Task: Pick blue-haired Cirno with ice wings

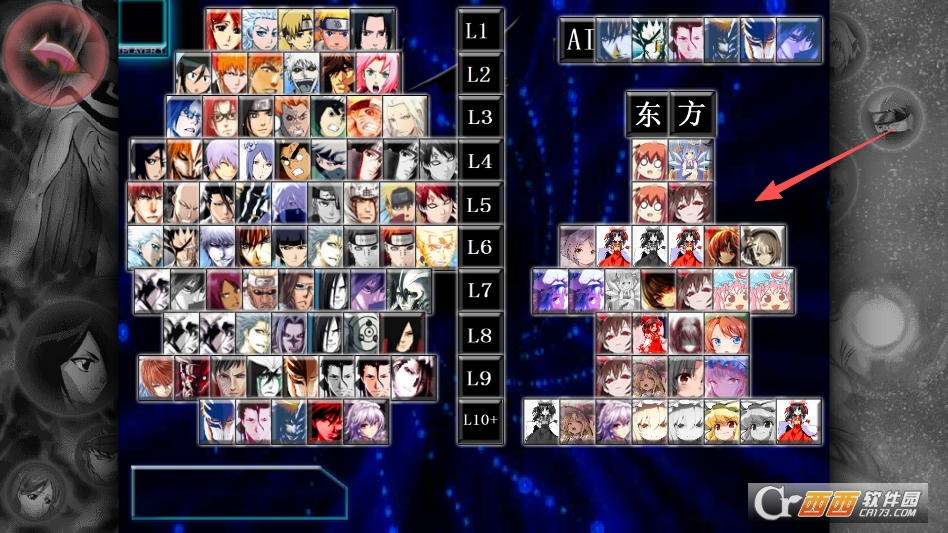Action: [x=689, y=159]
